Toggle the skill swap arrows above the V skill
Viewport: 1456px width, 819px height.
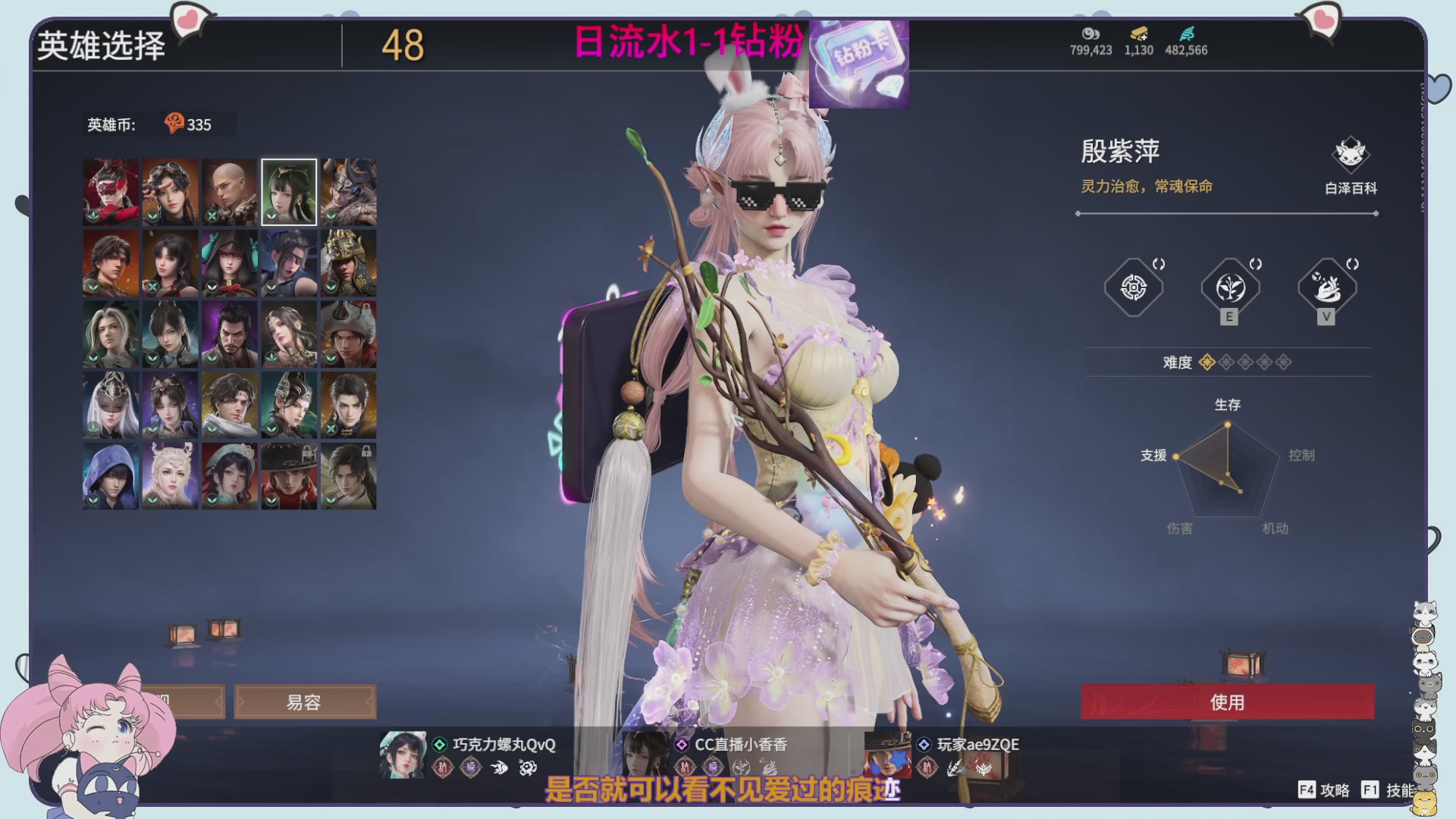[x=1354, y=265]
